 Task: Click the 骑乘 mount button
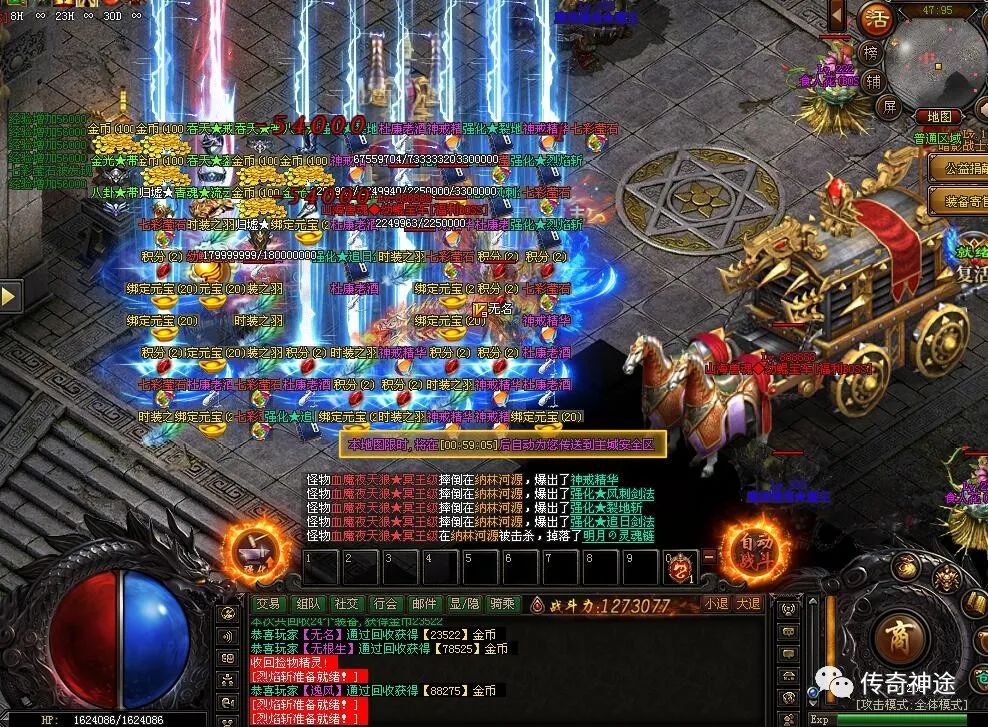(502, 603)
